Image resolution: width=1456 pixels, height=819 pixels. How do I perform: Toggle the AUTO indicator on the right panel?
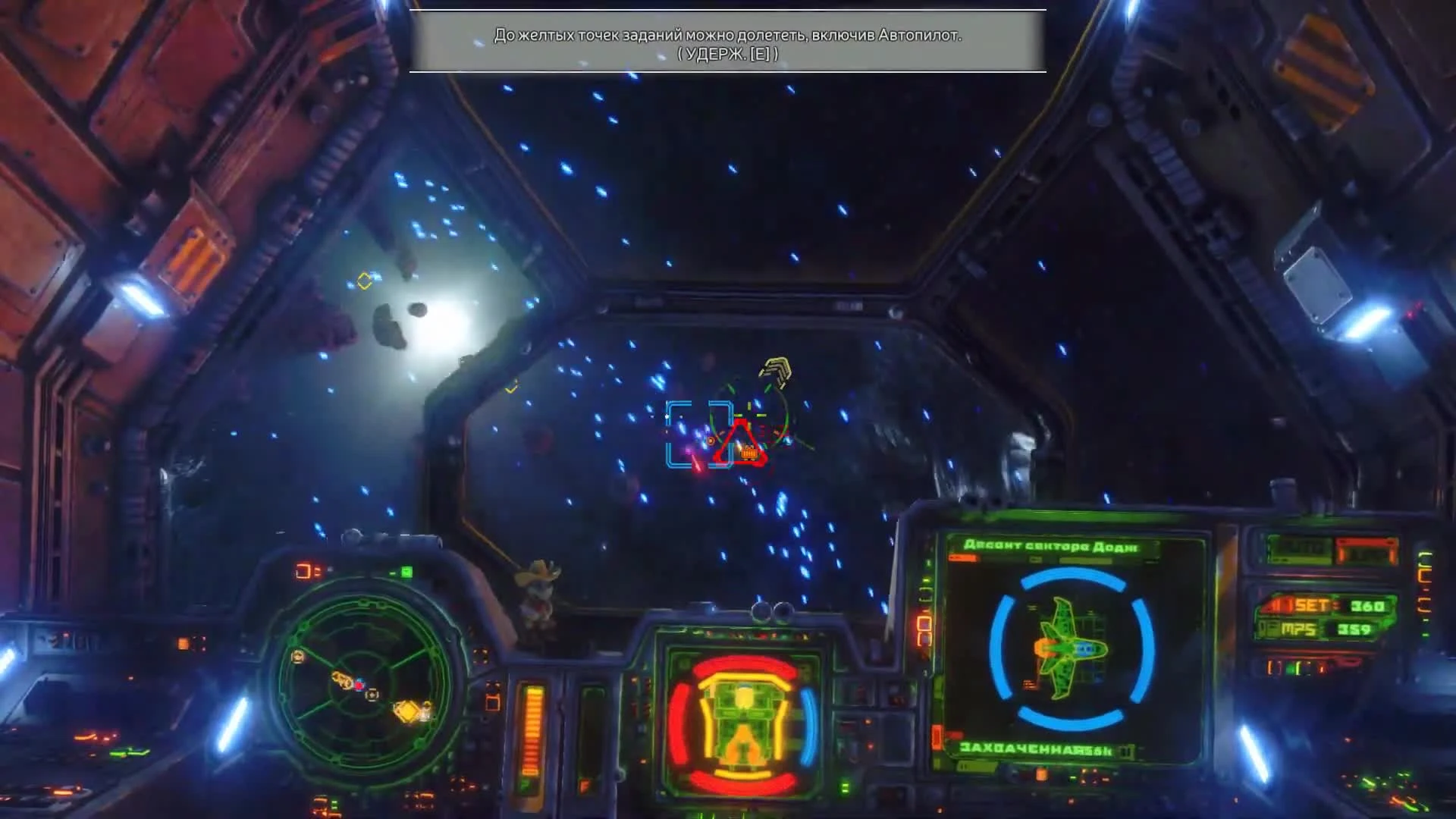pos(1300,549)
